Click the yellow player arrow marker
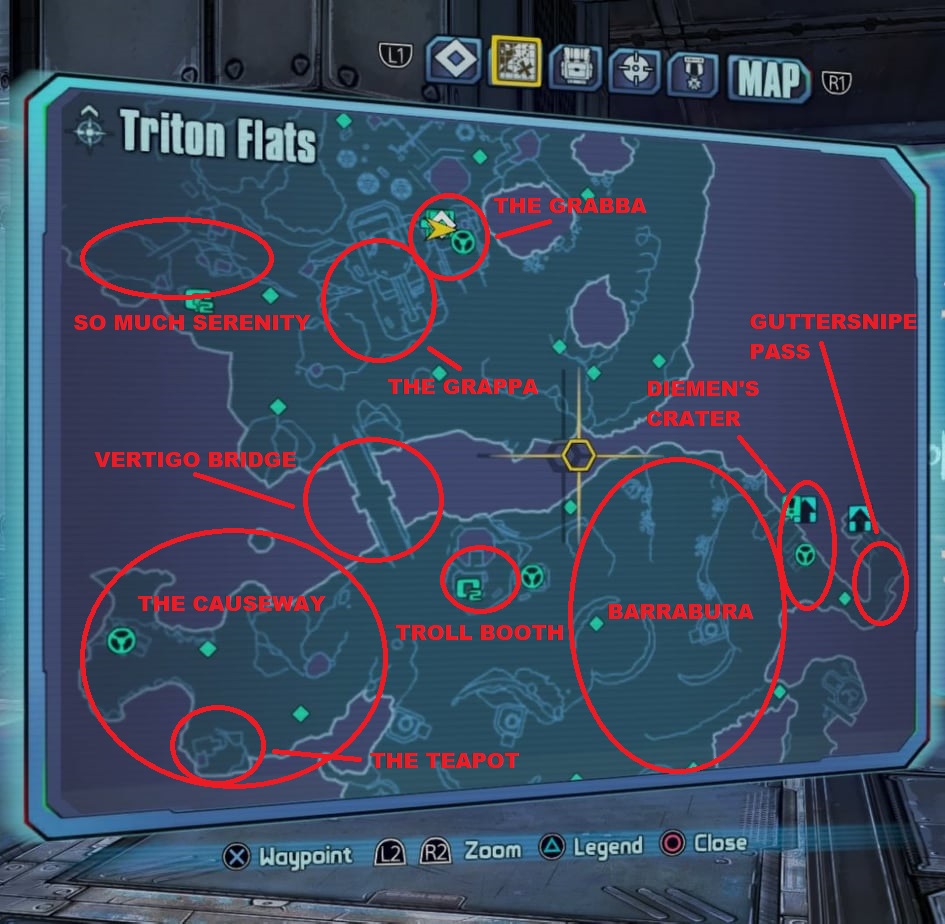Image resolution: width=945 pixels, height=924 pixels. pyautogui.click(x=437, y=227)
